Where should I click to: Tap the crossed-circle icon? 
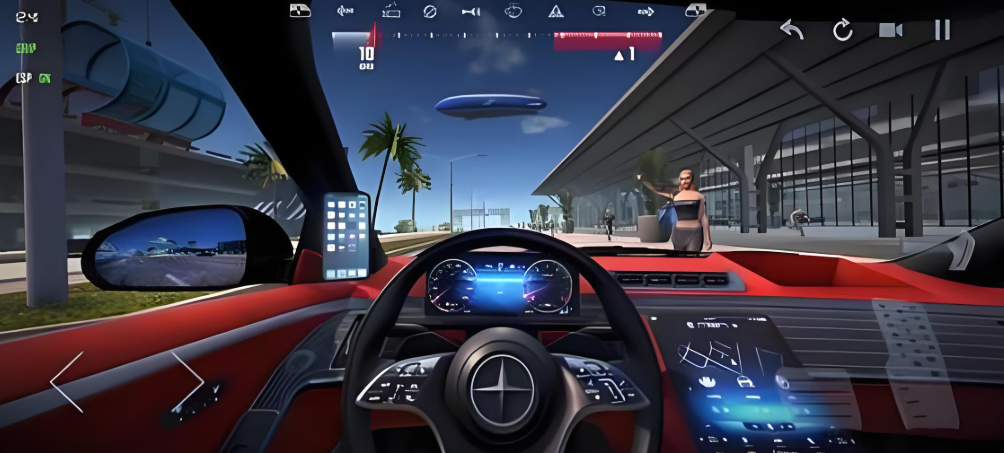tap(430, 11)
